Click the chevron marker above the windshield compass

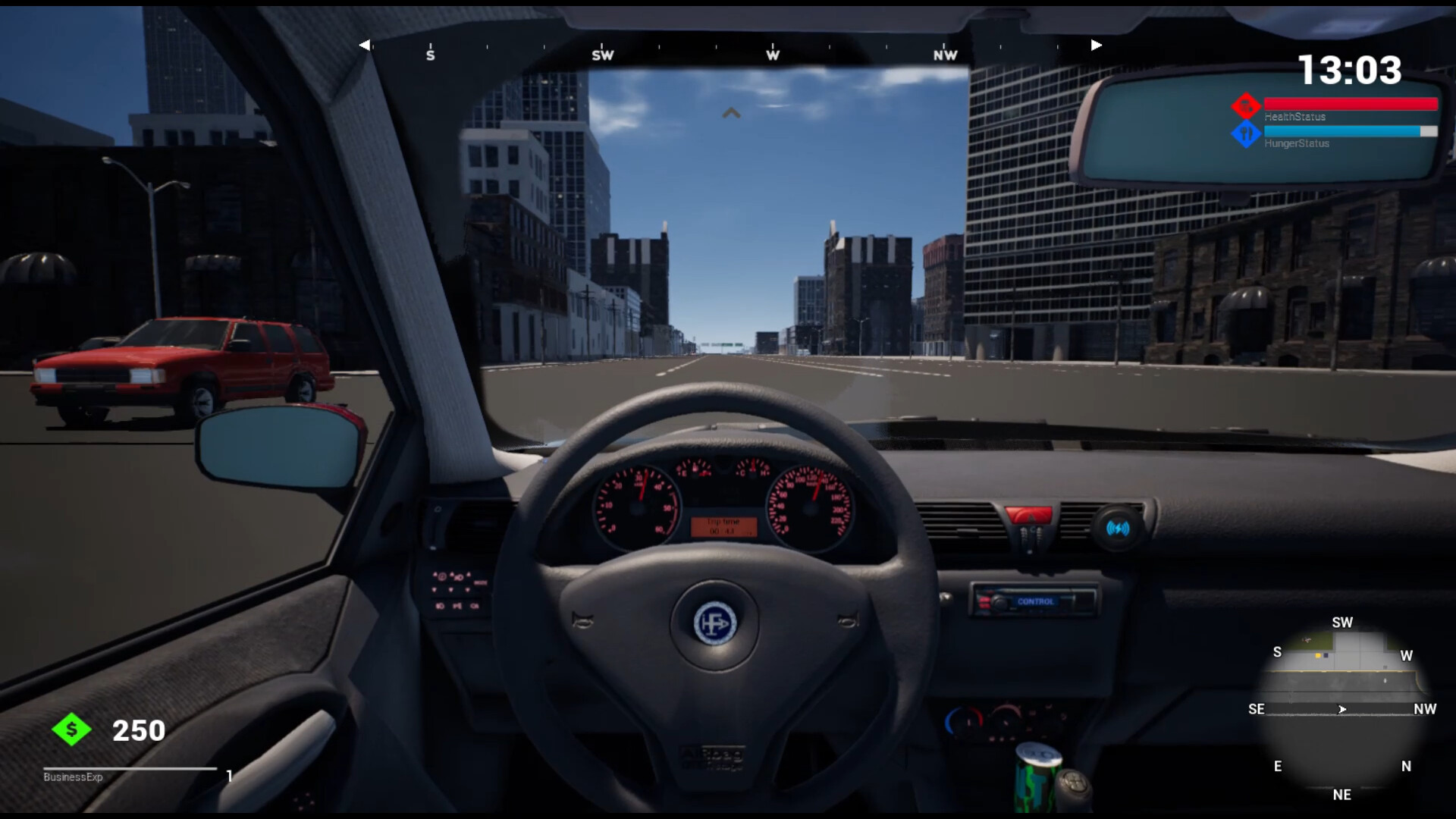(x=730, y=112)
